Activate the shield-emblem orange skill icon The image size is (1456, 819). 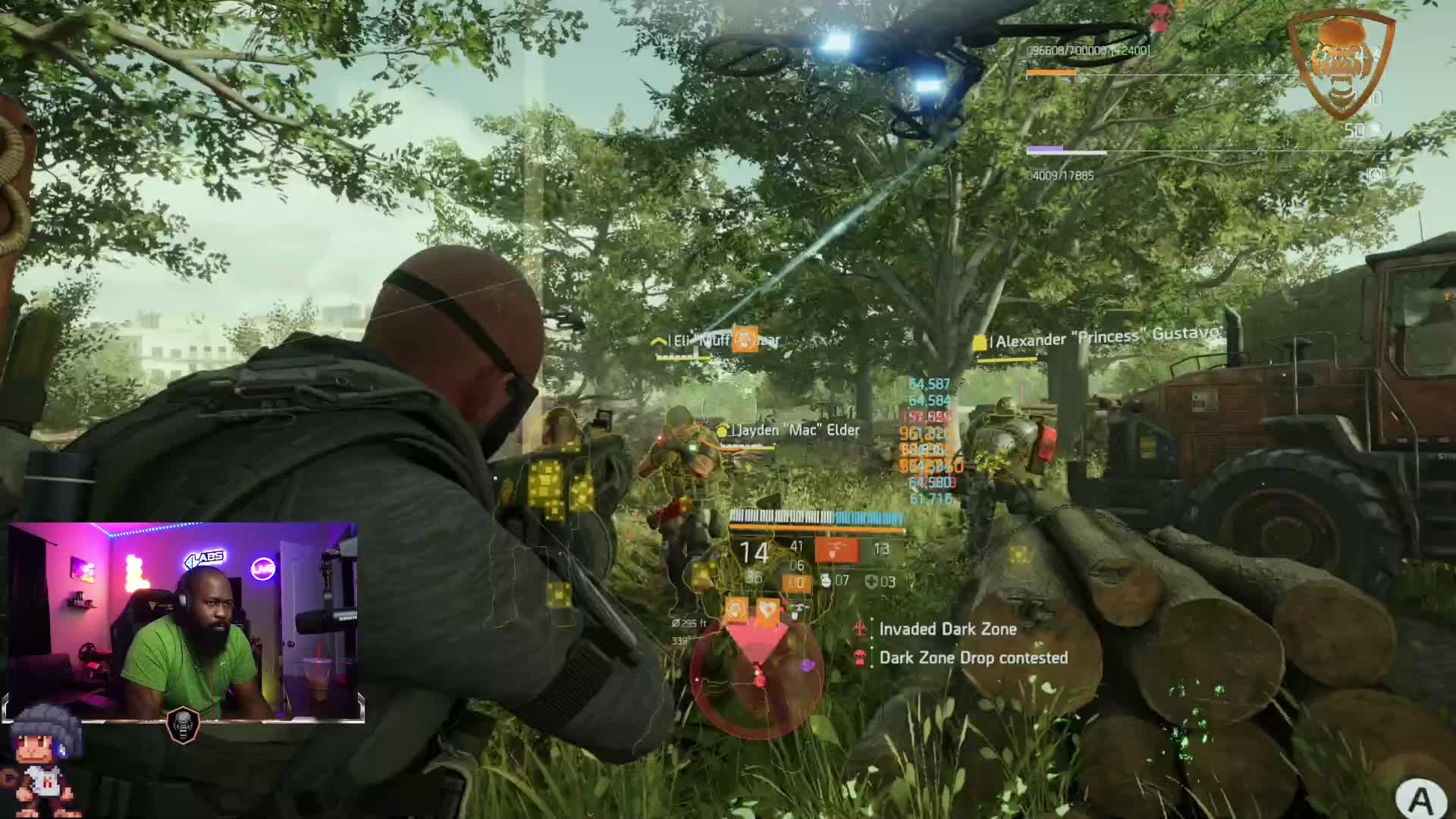tap(768, 609)
